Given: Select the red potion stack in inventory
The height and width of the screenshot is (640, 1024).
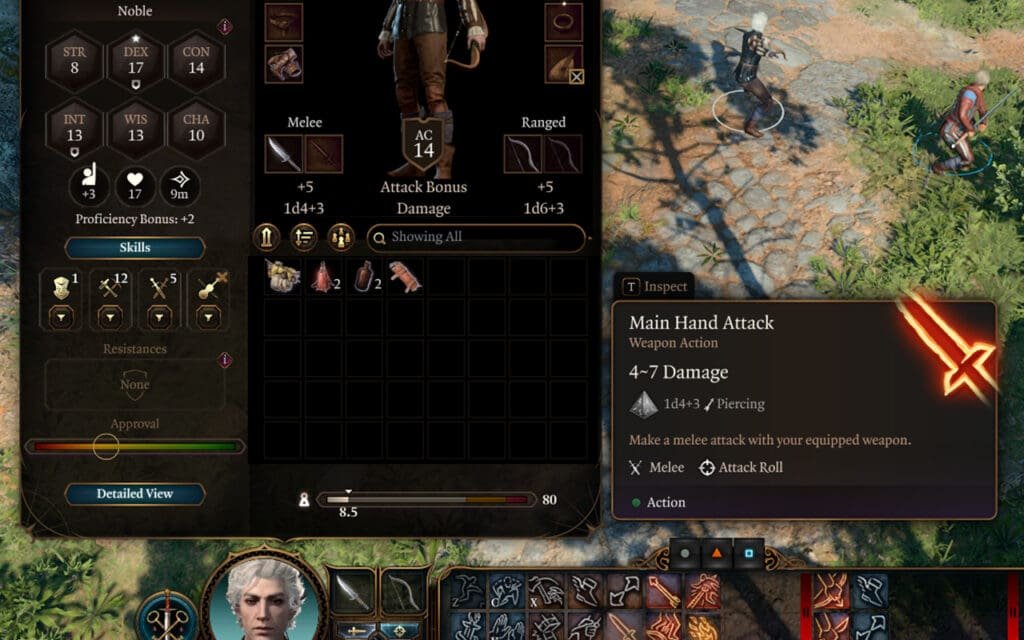Looking at the screenshot, I should (x=322, y=277).
